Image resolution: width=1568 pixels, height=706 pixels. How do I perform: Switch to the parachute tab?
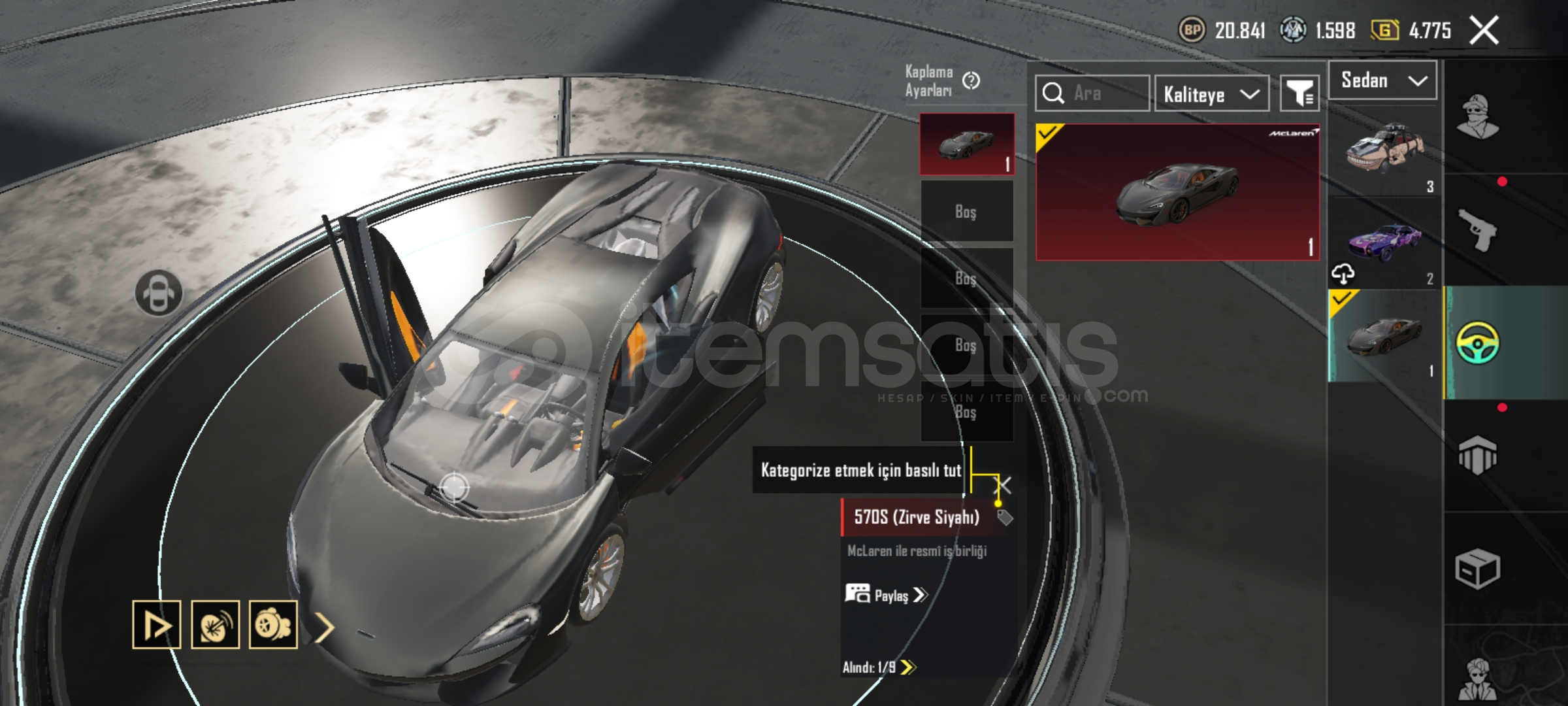[x=1477, y=455]
